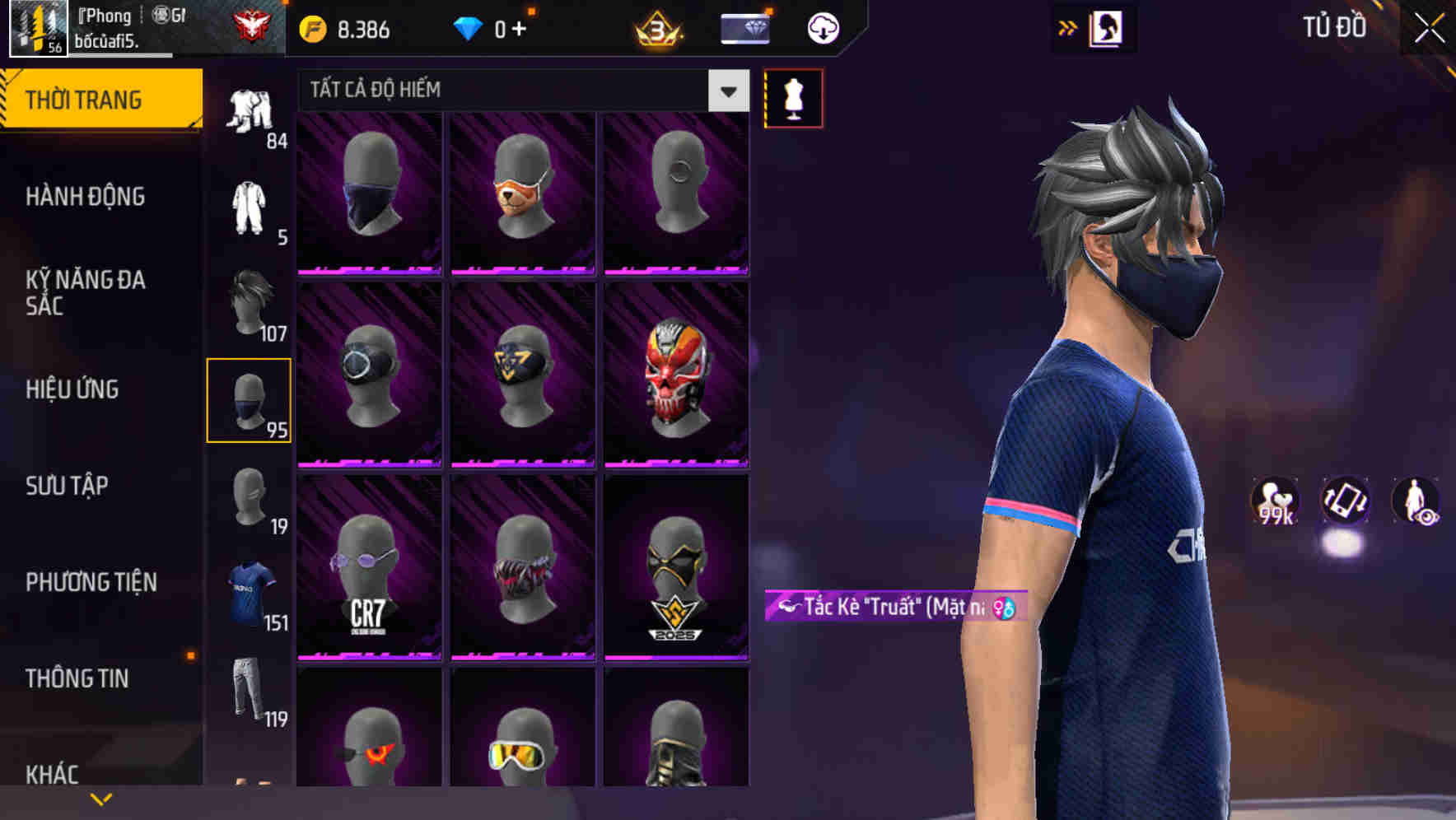Screen dimensions: 1456x820
Task: Select the 99k likes icon
Action: [1274, 503]
